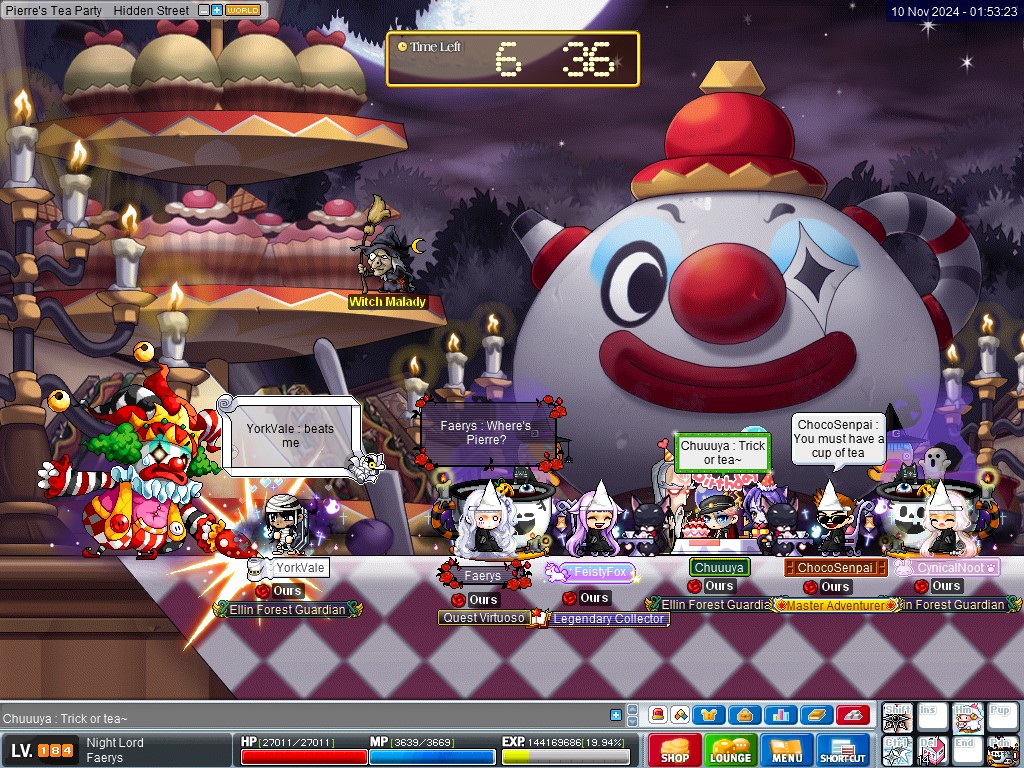Click the chat bar showing "Trick or tea~"
Screen dimensions: 1024x768
[300, 718]
